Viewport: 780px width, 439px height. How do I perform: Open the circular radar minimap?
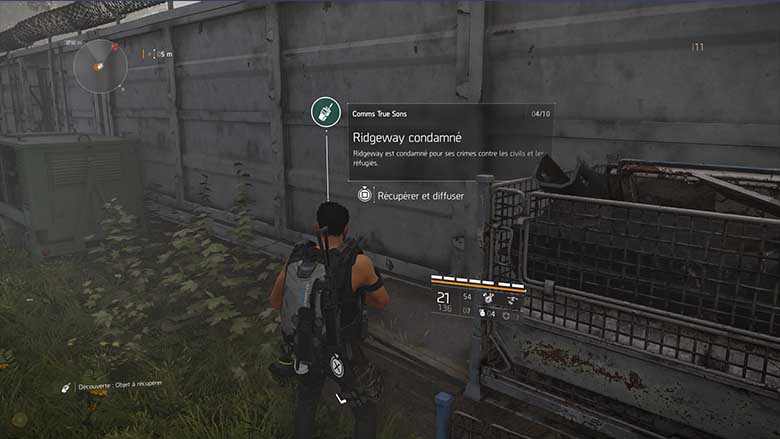point(100,66)
